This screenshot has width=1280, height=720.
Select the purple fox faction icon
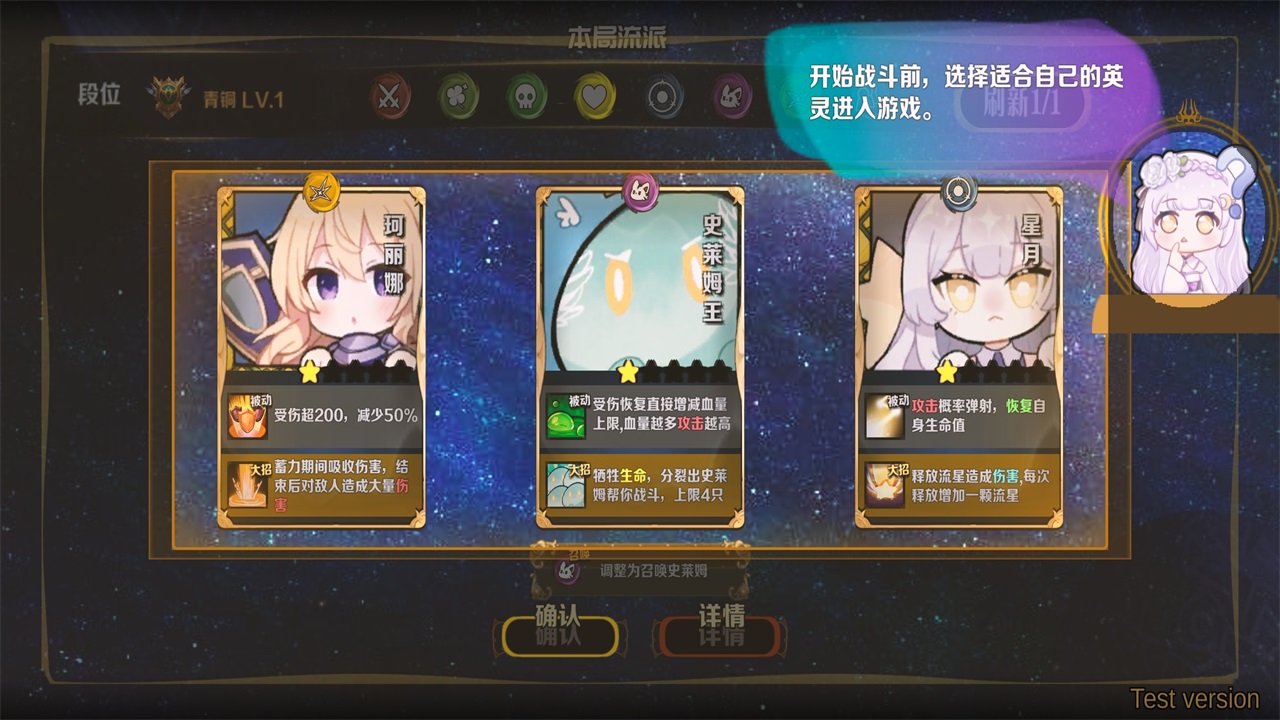(x=732, y=97)
